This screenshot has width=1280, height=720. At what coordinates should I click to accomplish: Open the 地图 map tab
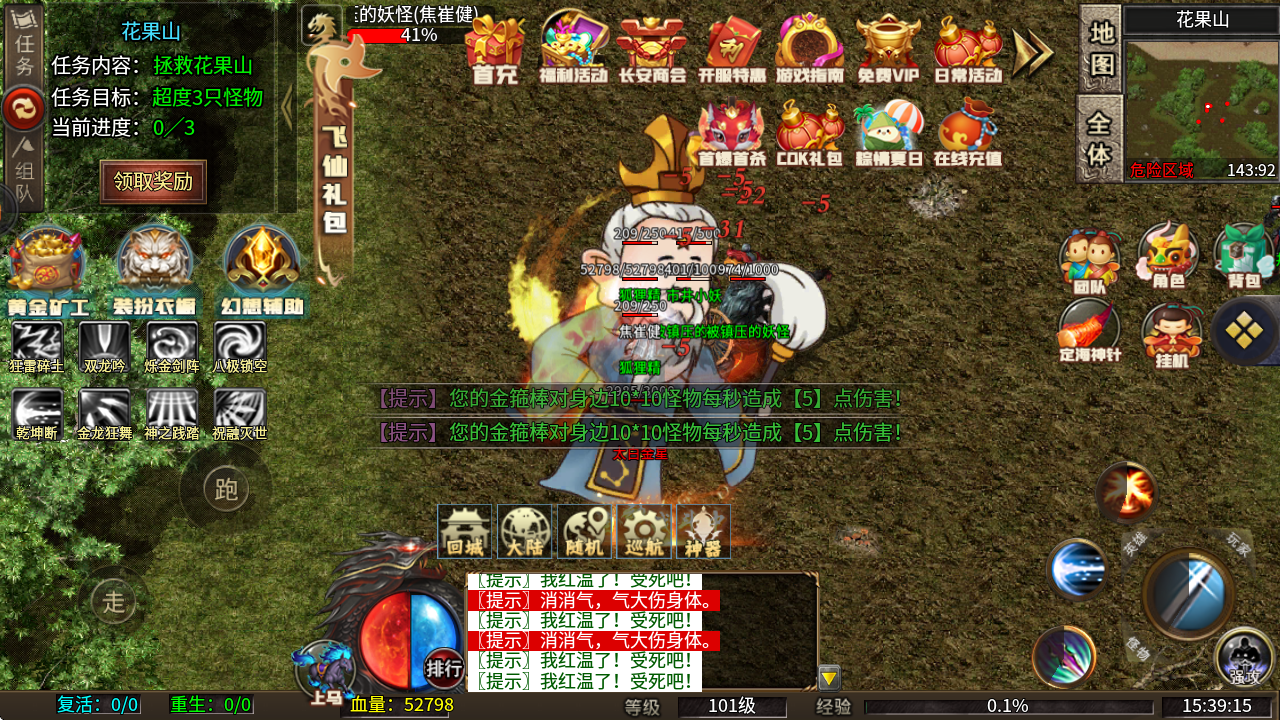pos(1100,48)
